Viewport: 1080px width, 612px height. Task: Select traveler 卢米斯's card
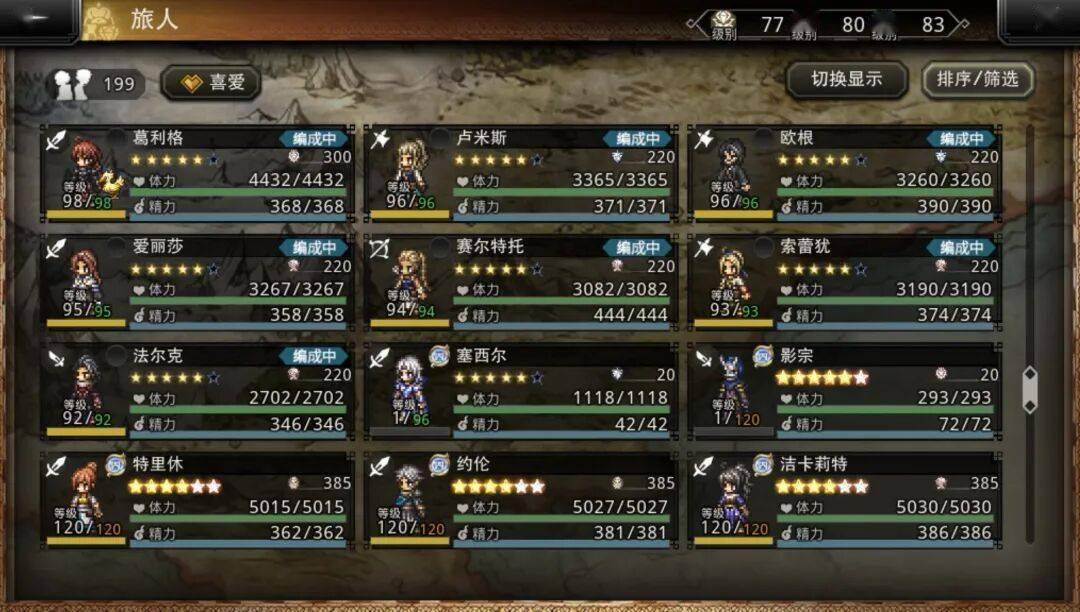tap(520, 173)
